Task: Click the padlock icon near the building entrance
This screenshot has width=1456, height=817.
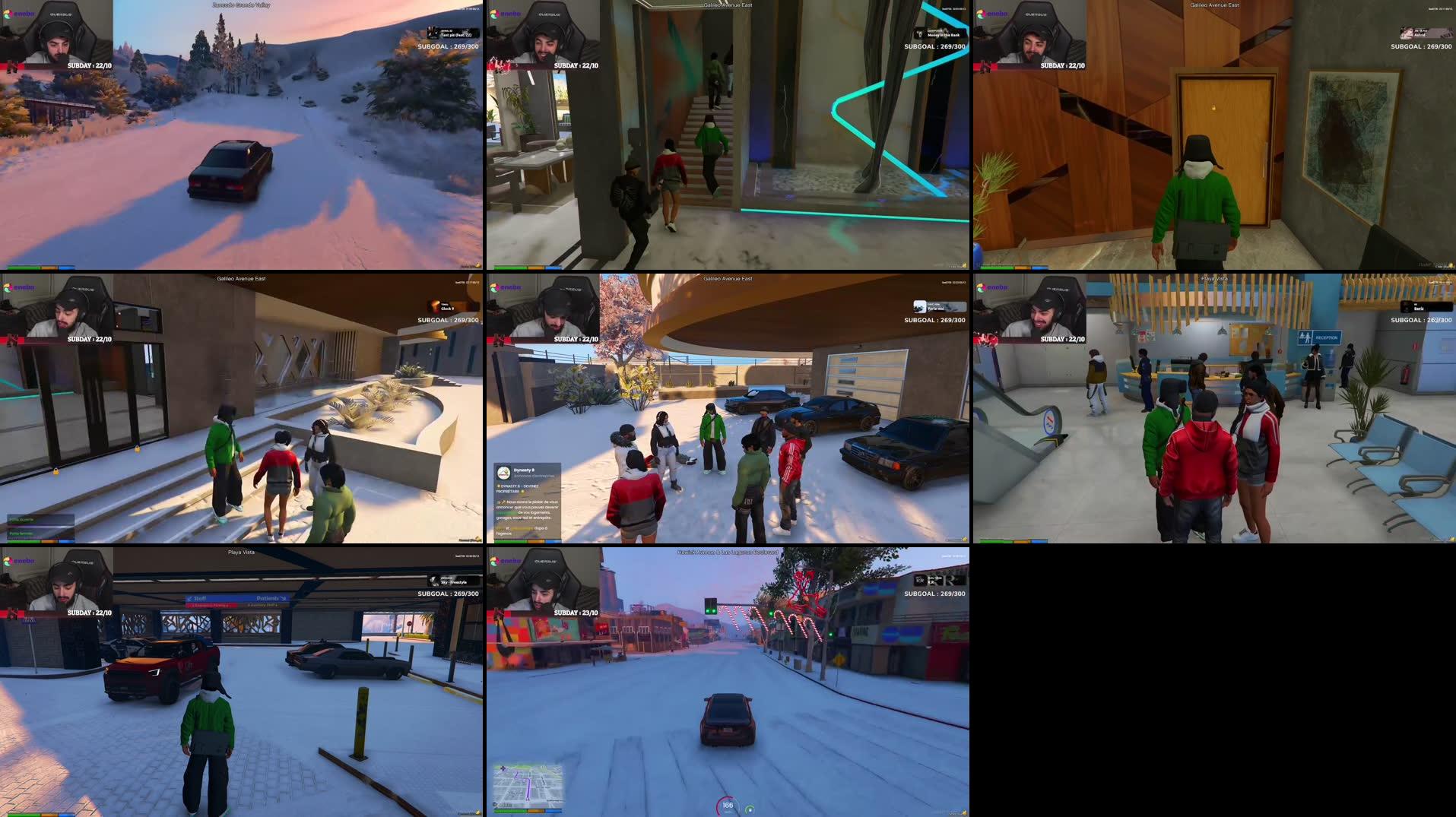Action: [x=56, y=471]
